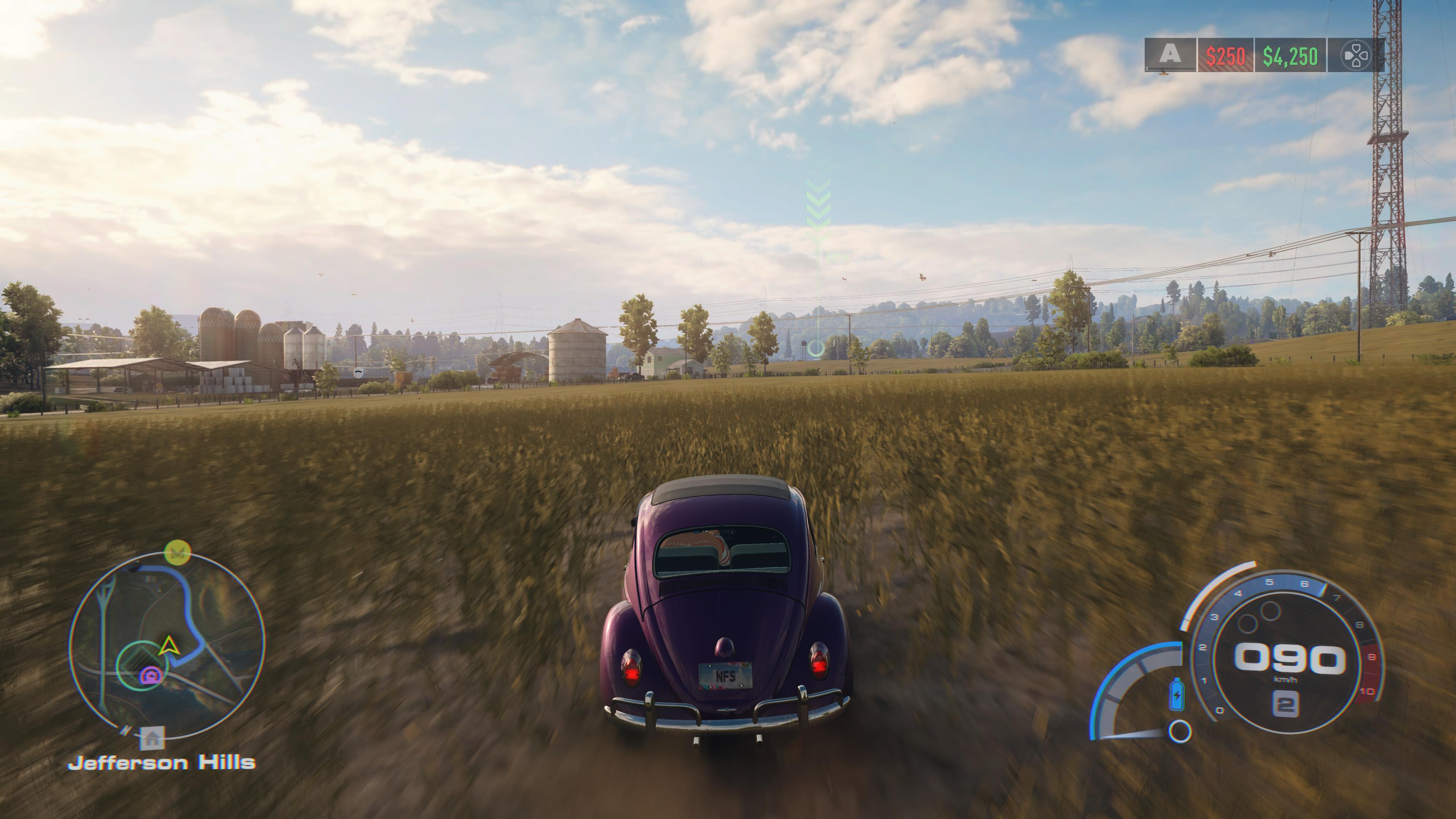Image resolution: width=1456 pixels, height=819 pixels.
Task: Click the home icon below the minimap
Action: coord(152,737)
